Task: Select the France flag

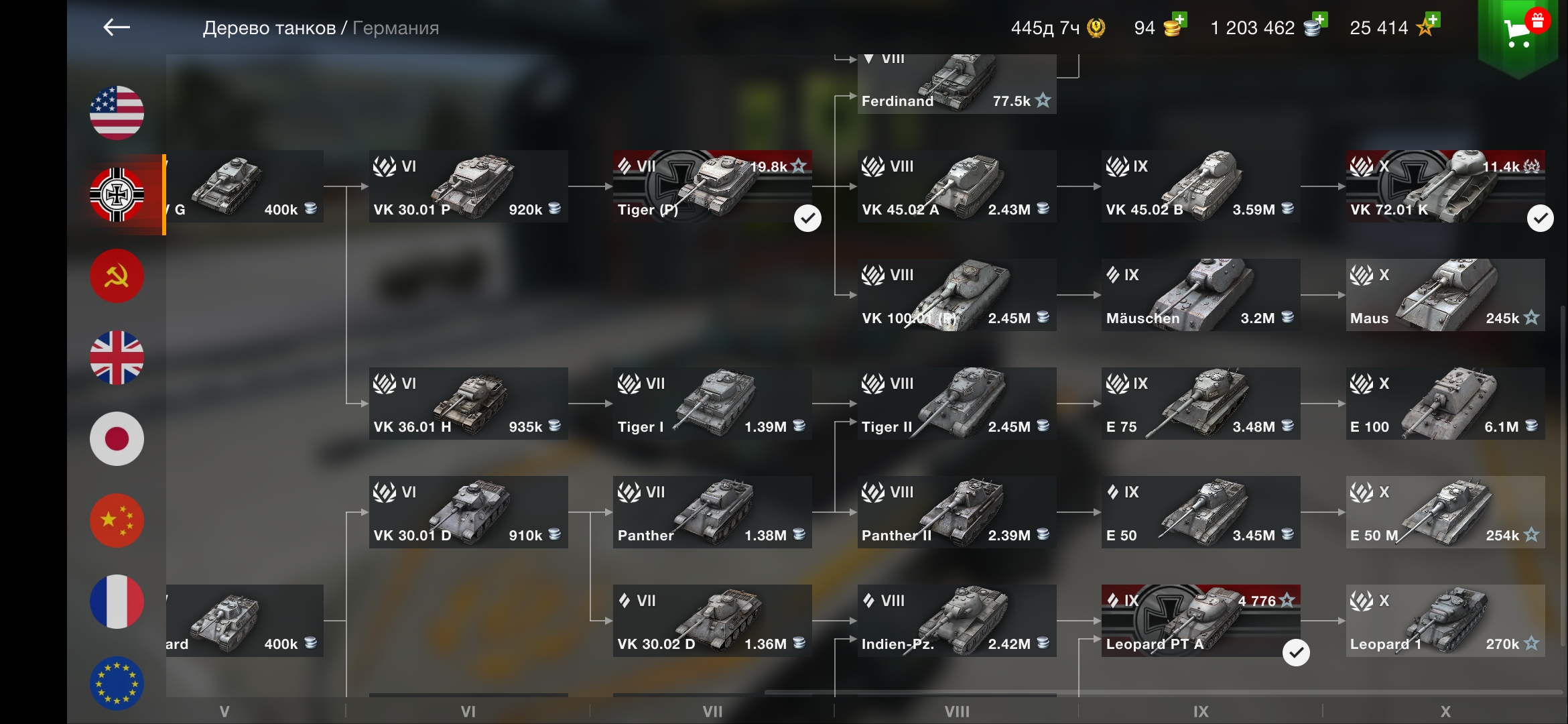Action: point(117,602)
